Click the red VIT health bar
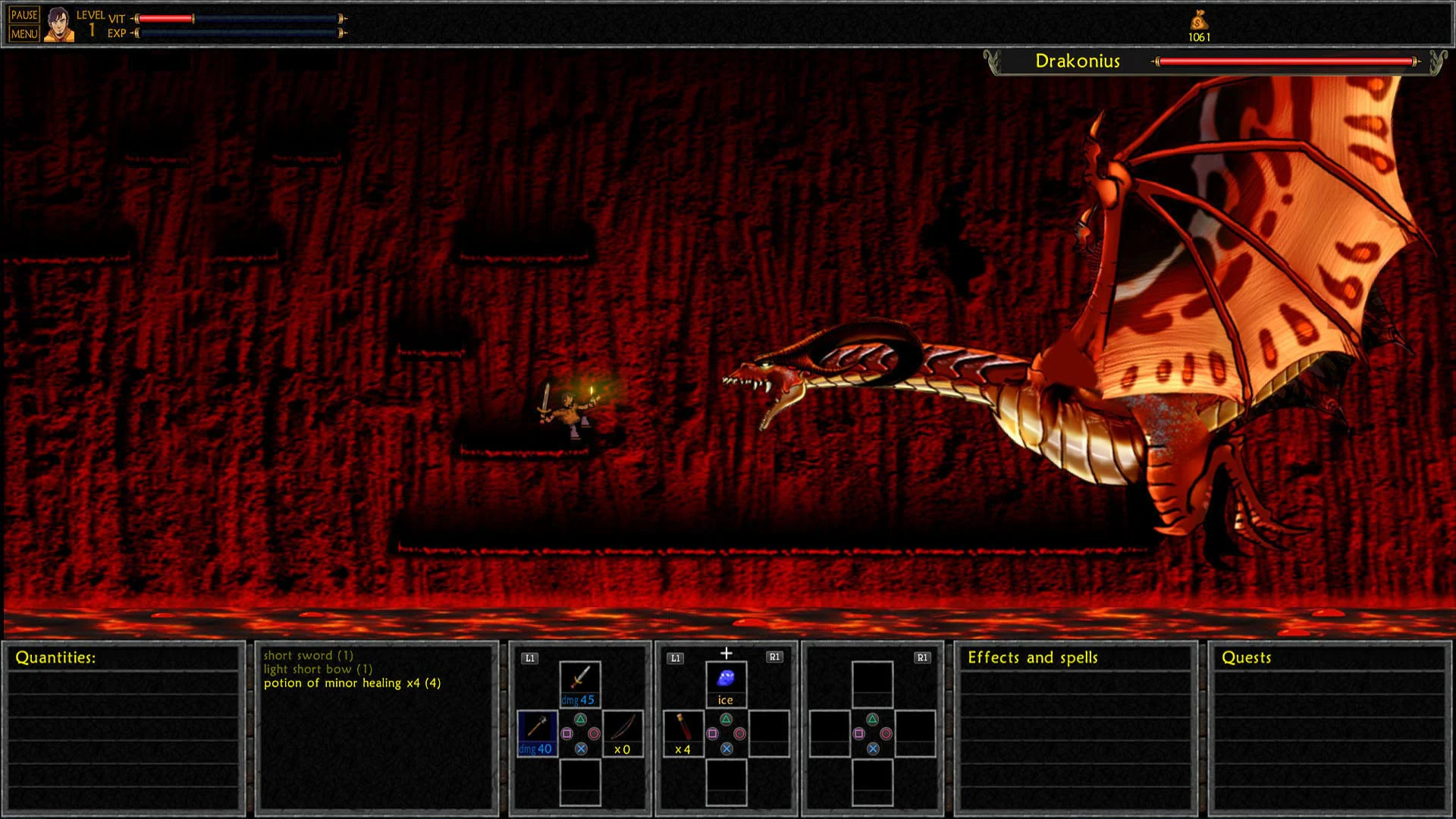 167,17
